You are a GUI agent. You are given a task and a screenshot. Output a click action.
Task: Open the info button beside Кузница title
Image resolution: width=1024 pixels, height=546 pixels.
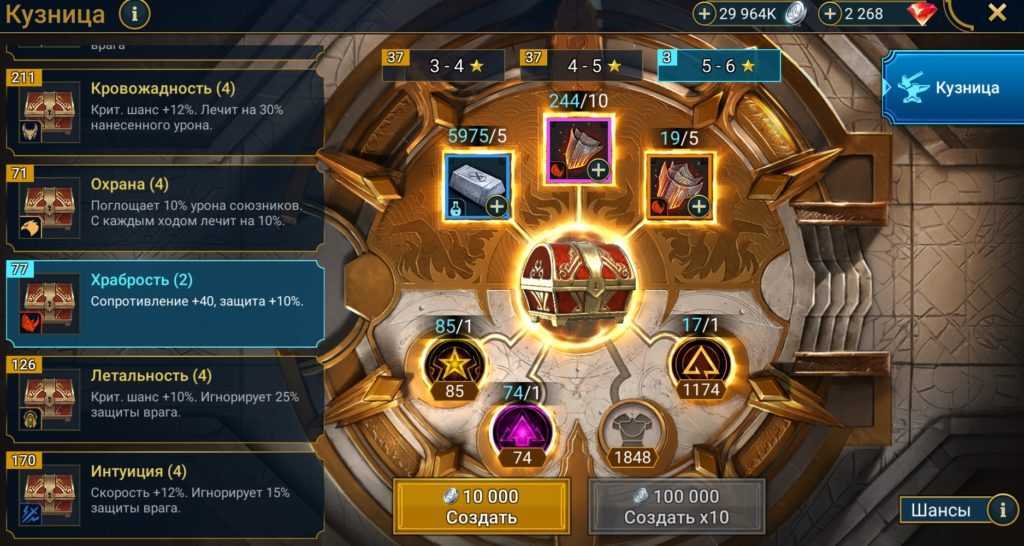136,14
